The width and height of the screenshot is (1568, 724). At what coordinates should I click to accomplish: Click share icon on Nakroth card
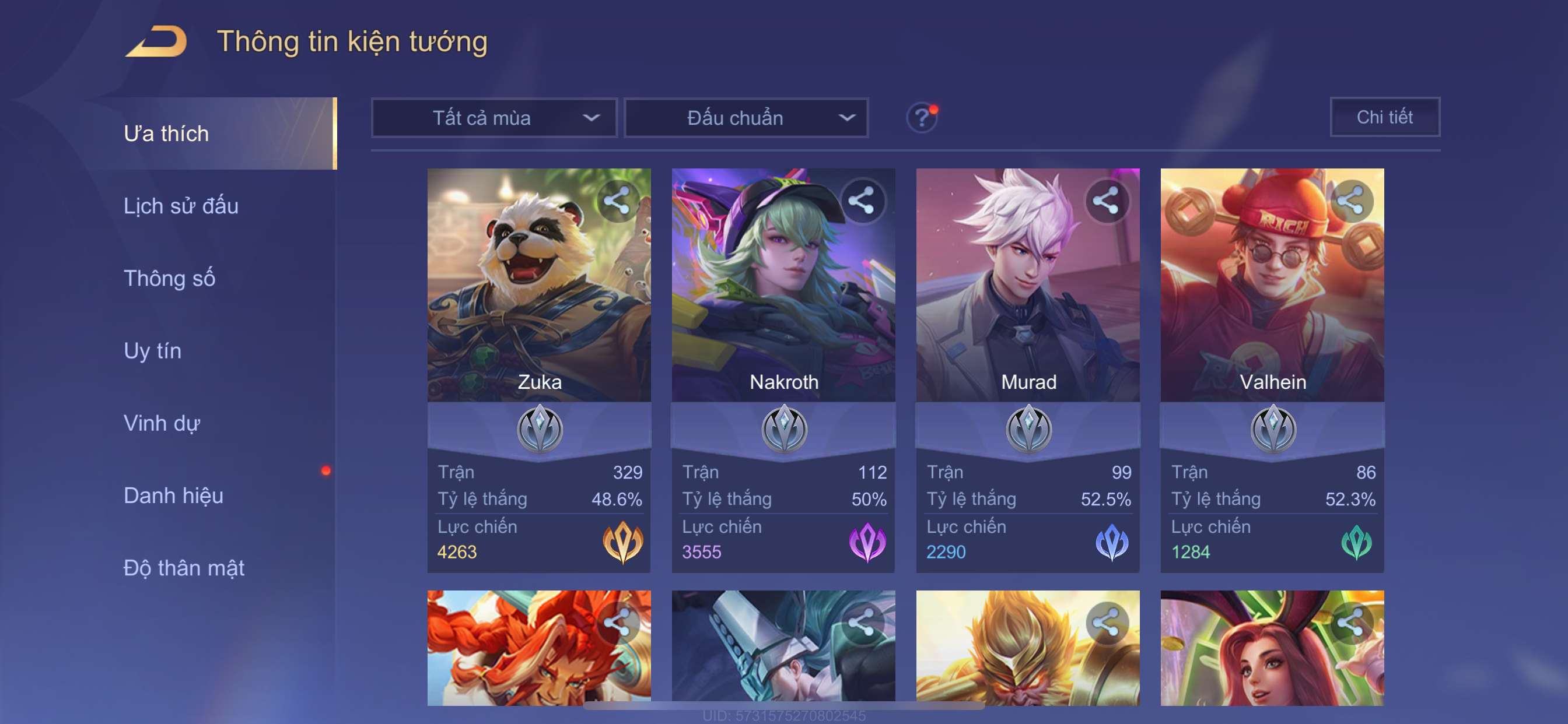click(x=862, y=201)
